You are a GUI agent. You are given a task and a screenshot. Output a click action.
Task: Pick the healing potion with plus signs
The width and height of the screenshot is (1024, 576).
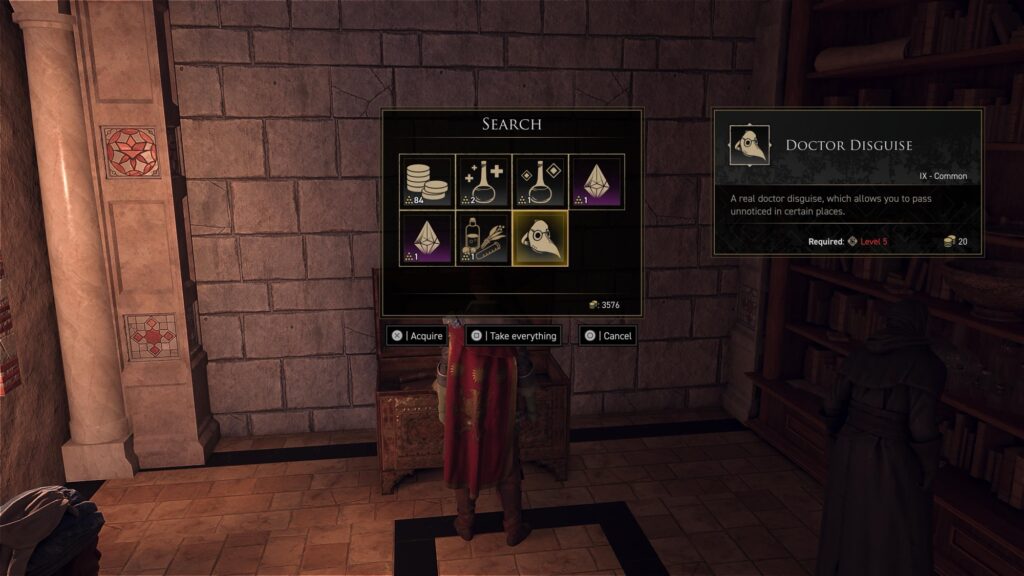[483, 181]
